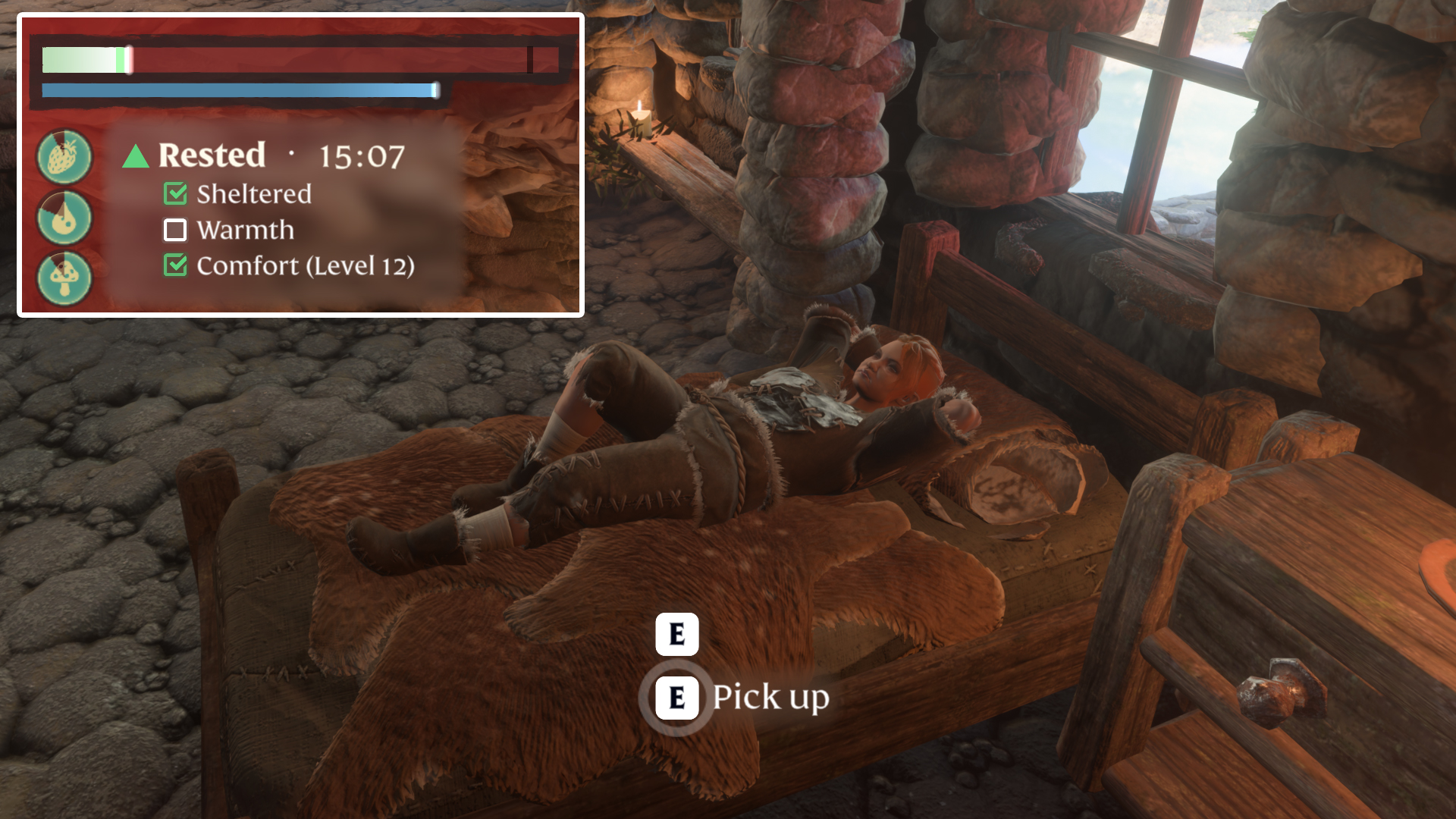The height and width of the screenshot is (819, 1456).
Task: Click the circled E key beside Pick up
Action: 679,698
